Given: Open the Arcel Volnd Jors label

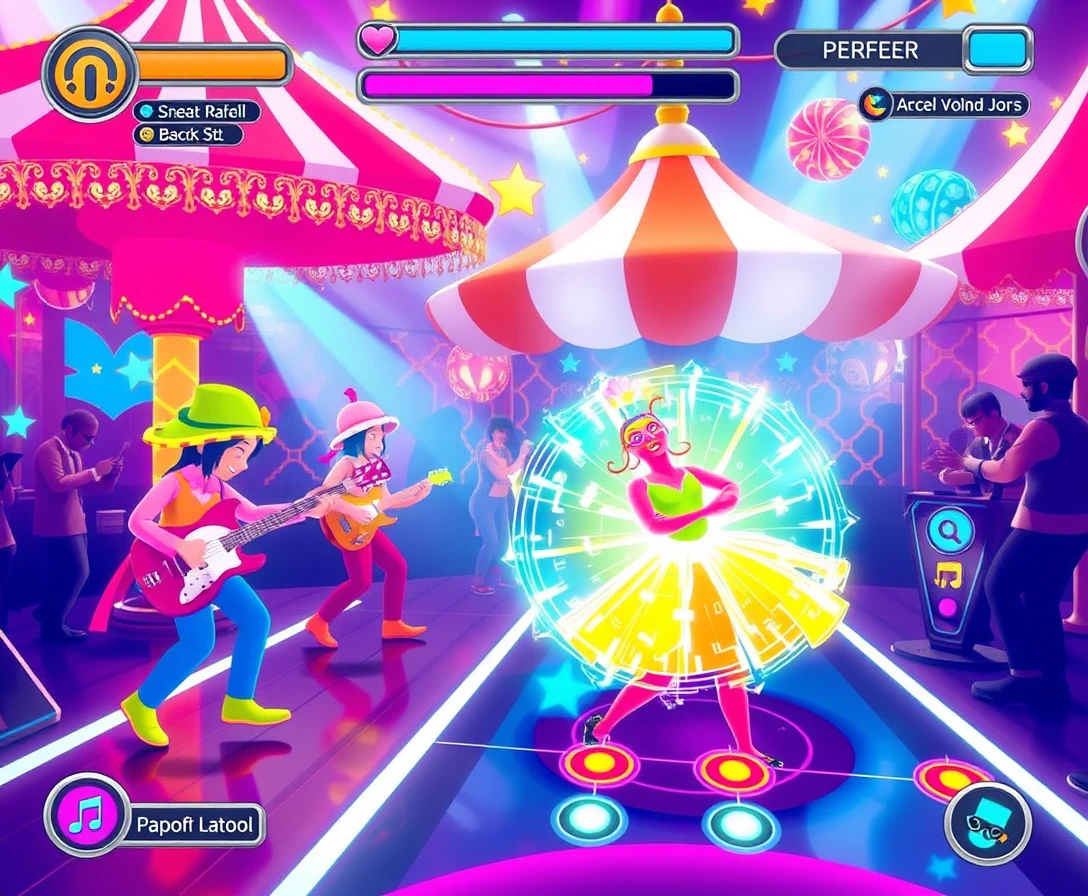Looking at the screenshot, I should pos(943,104).
